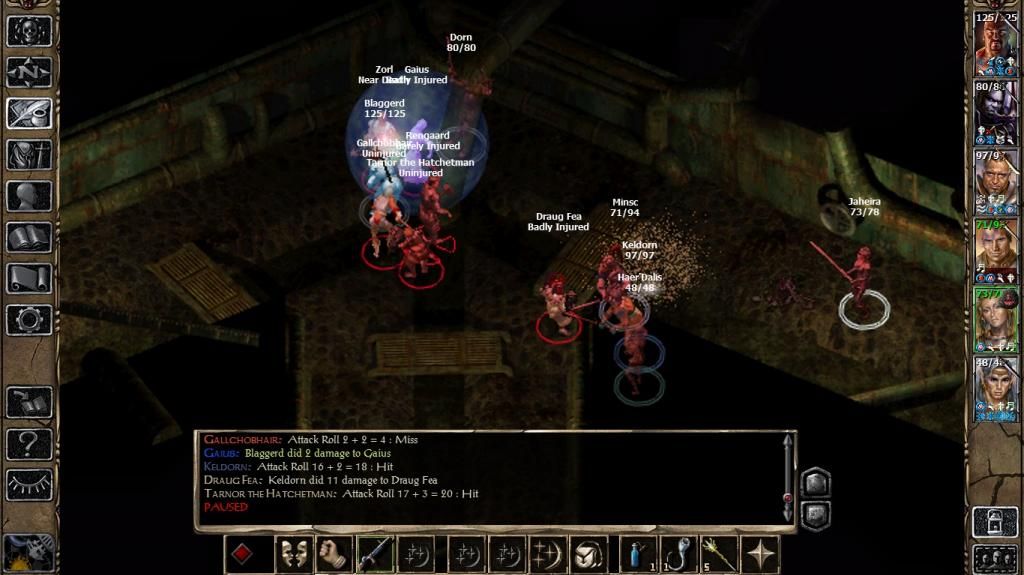This screenshot has width=1024, height=575.
Task: Equip the fist weapon slot
Action: click(x=333, y=554)
